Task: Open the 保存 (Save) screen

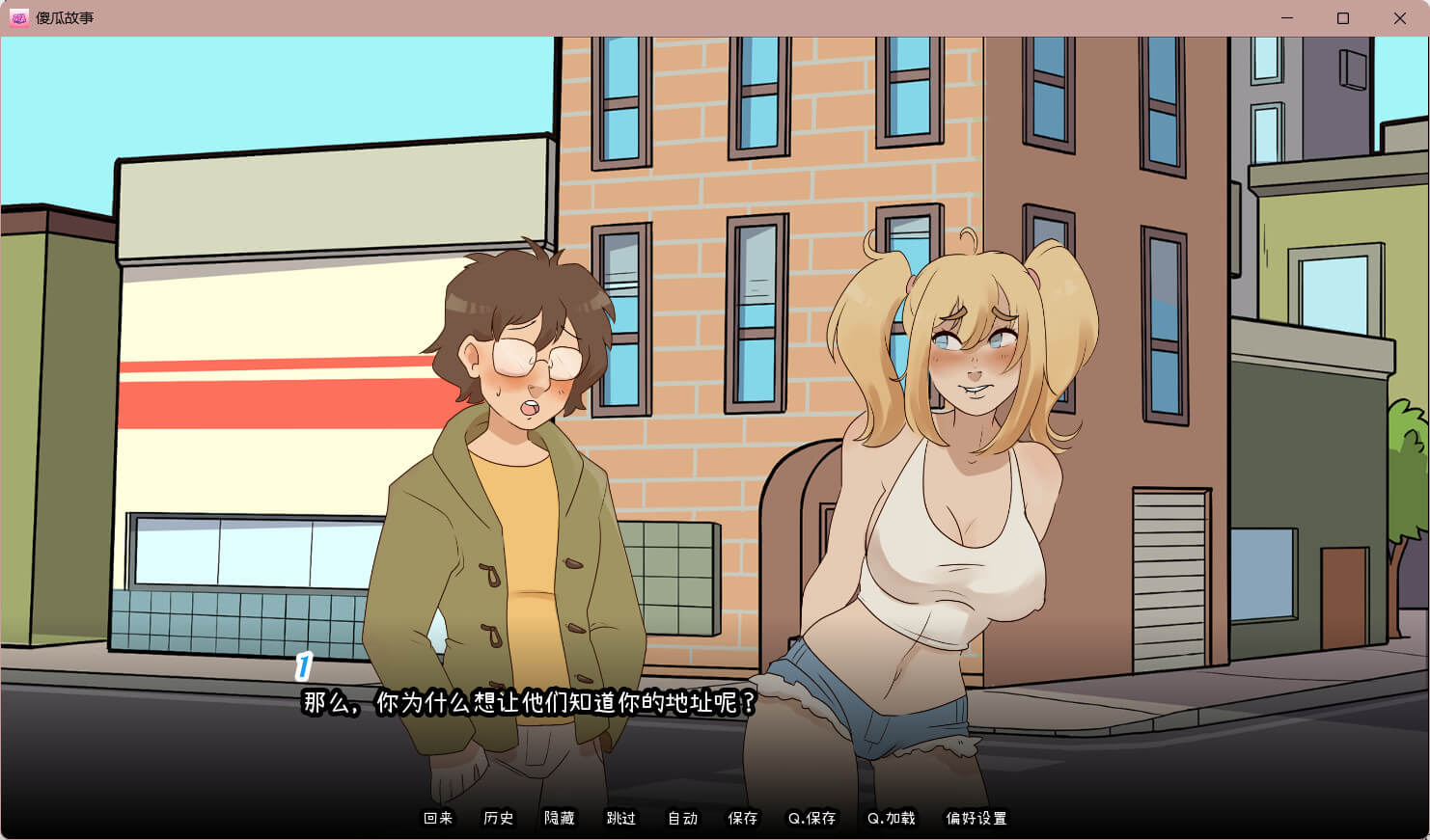Action: click(743, 818)
